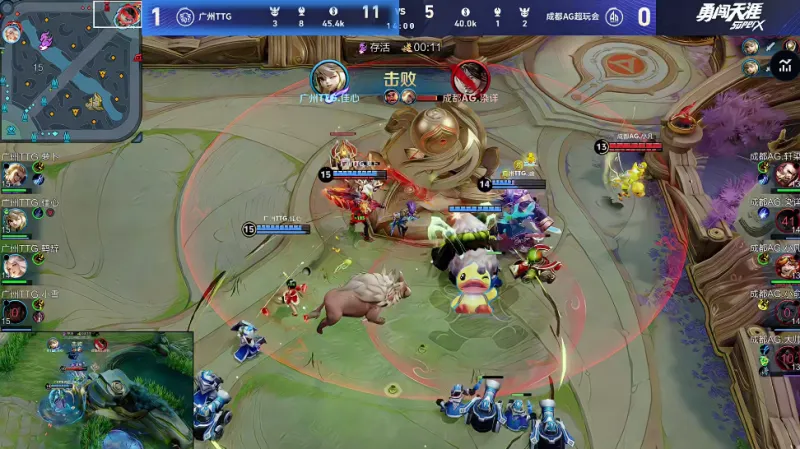Image resolution: width=800 pixels, height=449 pixels.
Task: Select the third 成都AG player portrait
Action: [786, 265]
